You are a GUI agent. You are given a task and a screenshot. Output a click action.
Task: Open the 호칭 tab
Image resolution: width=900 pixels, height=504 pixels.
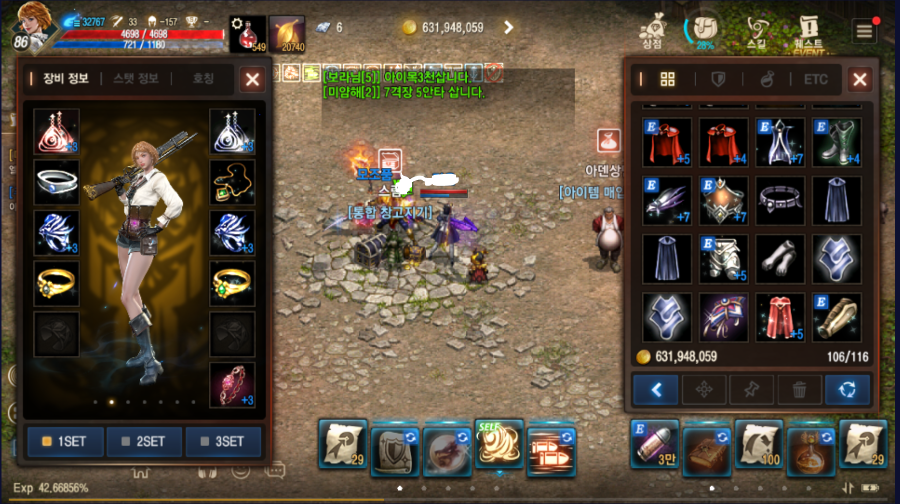(204, 78)
